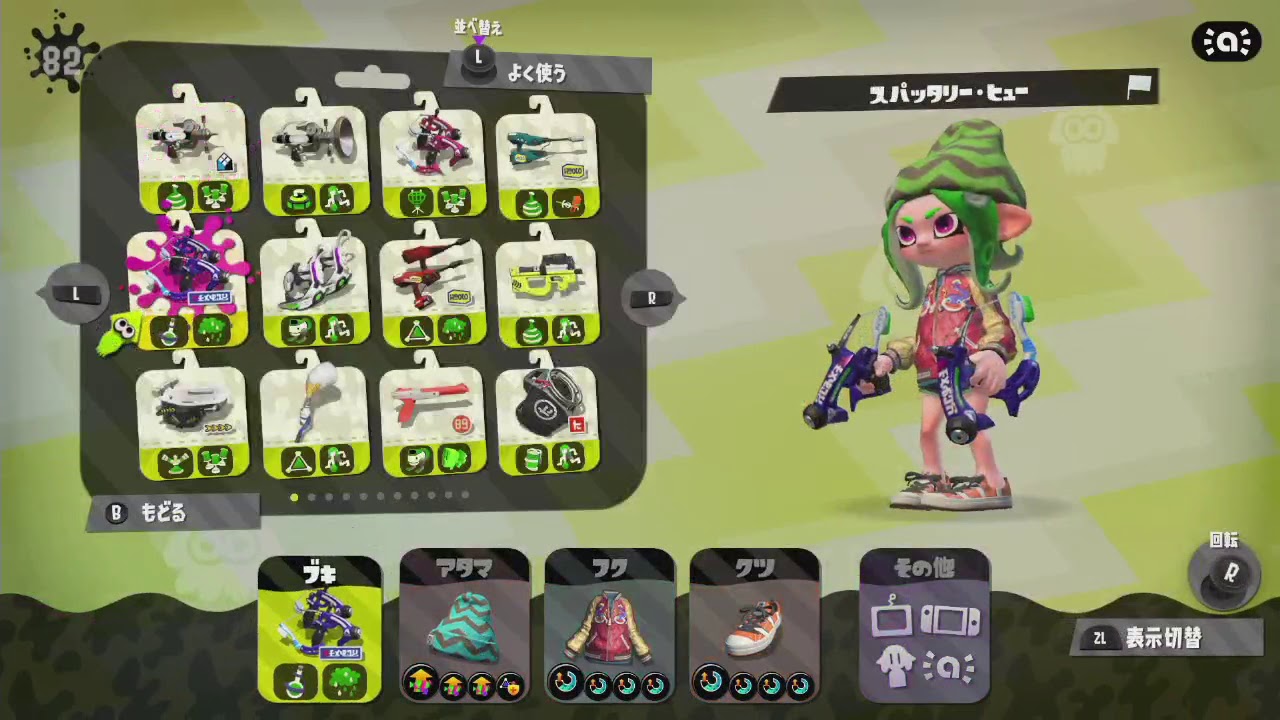The height and width of the screenshot is (720, 1280).
Task: Switch to the アタマ headgear tab
Action: (x=464, y=625)
